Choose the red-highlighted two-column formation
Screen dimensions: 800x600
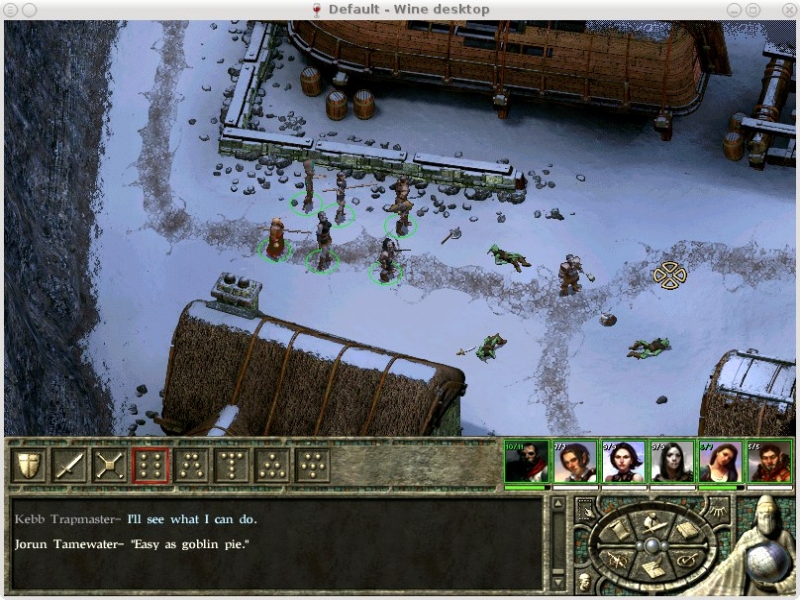150,465
